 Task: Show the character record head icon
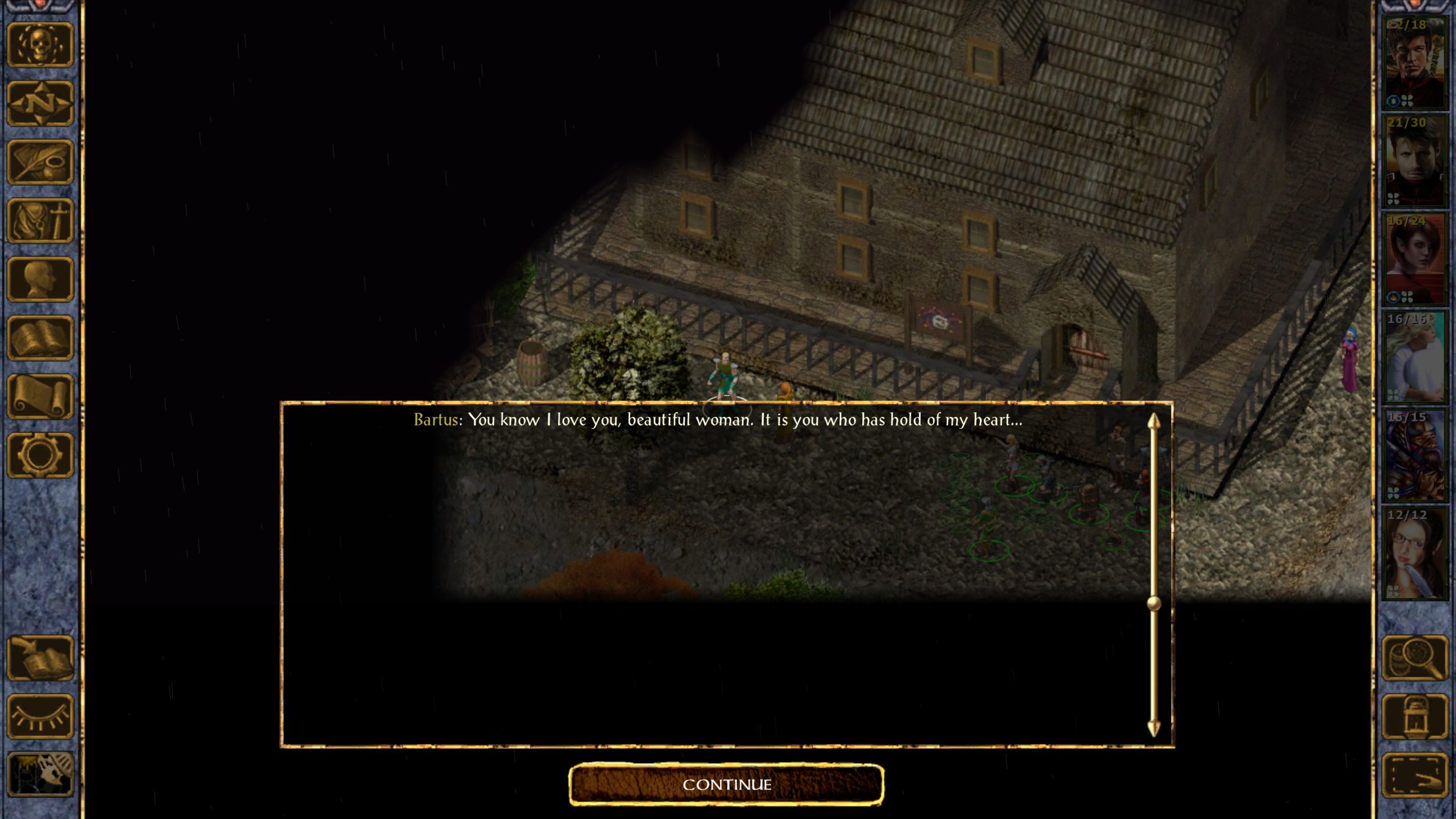(x=40, y=279)
